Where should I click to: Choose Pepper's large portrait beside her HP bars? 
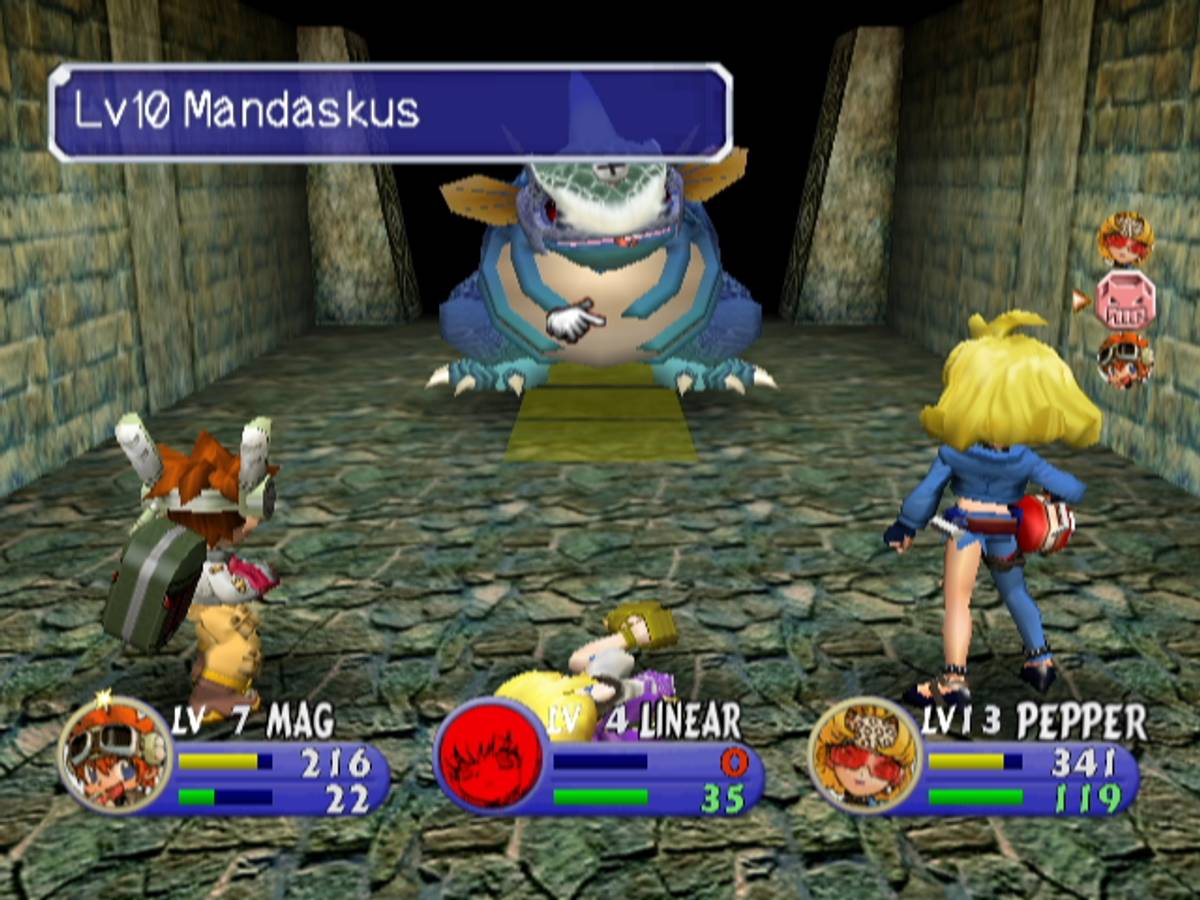[865, 753]
